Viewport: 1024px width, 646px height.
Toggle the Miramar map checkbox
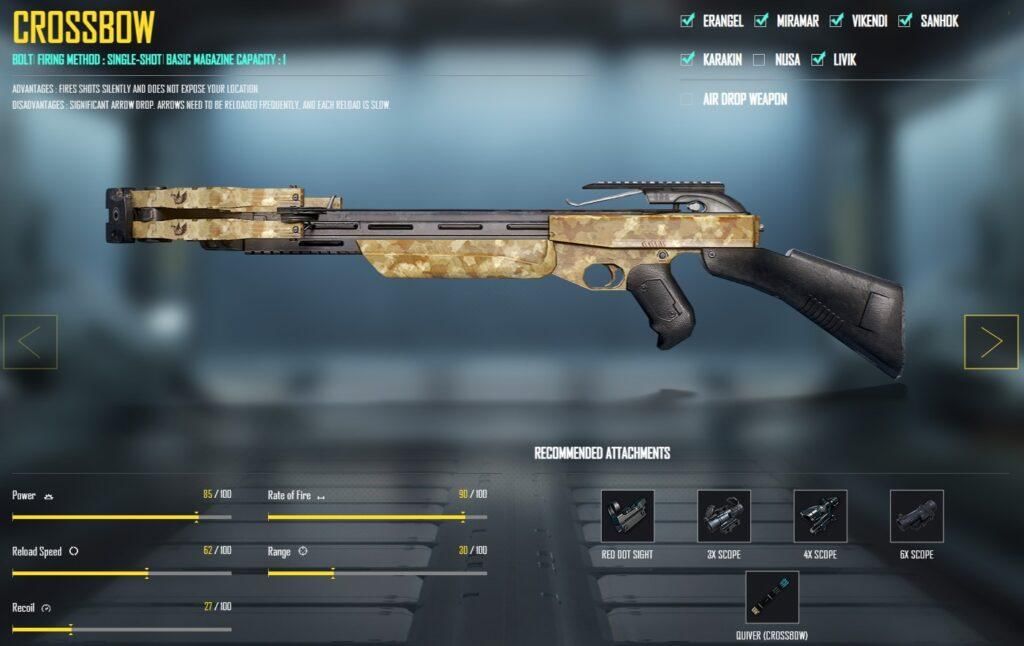[761, 20]
